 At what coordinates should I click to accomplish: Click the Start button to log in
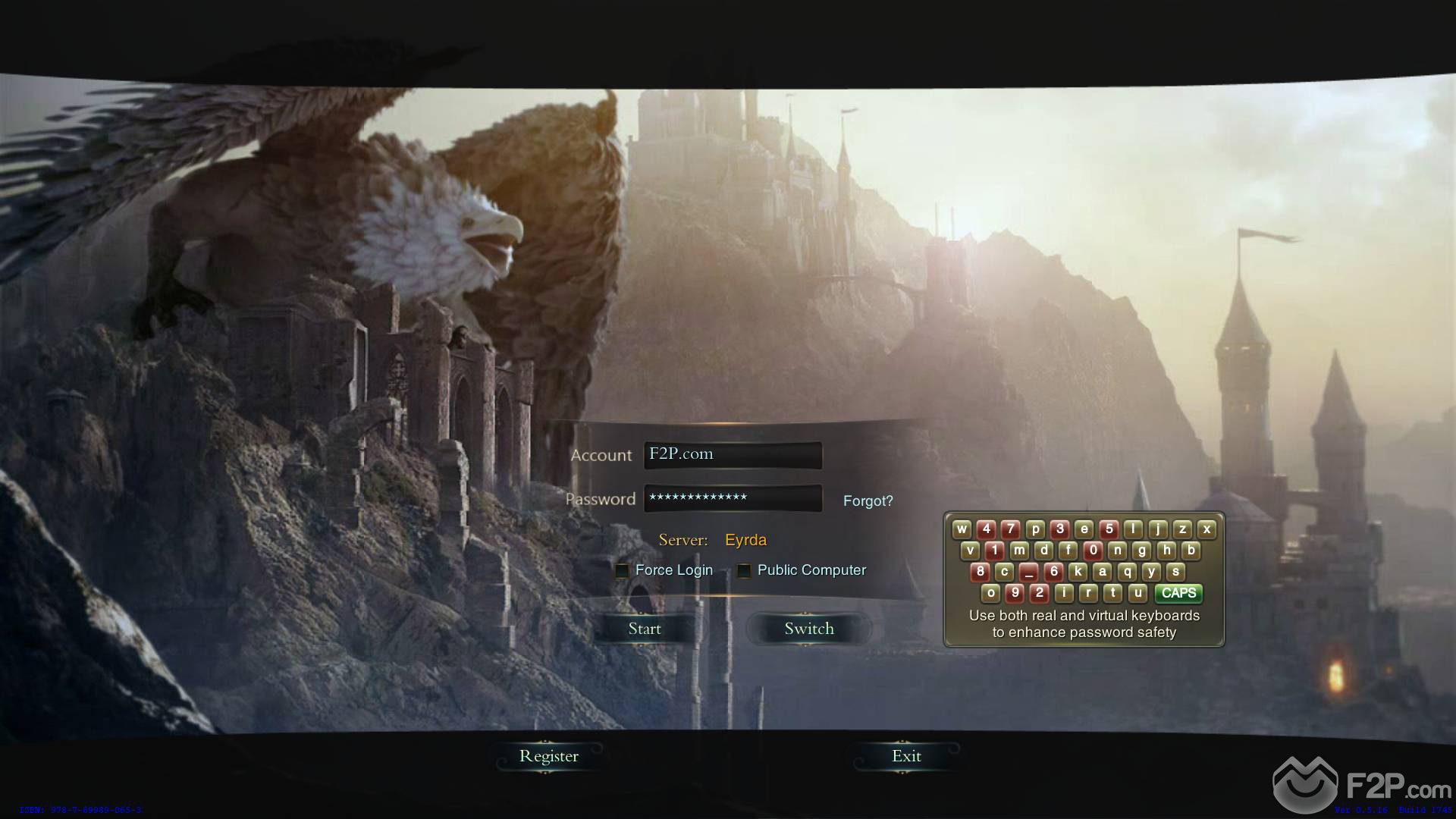(x=645, y=629)
